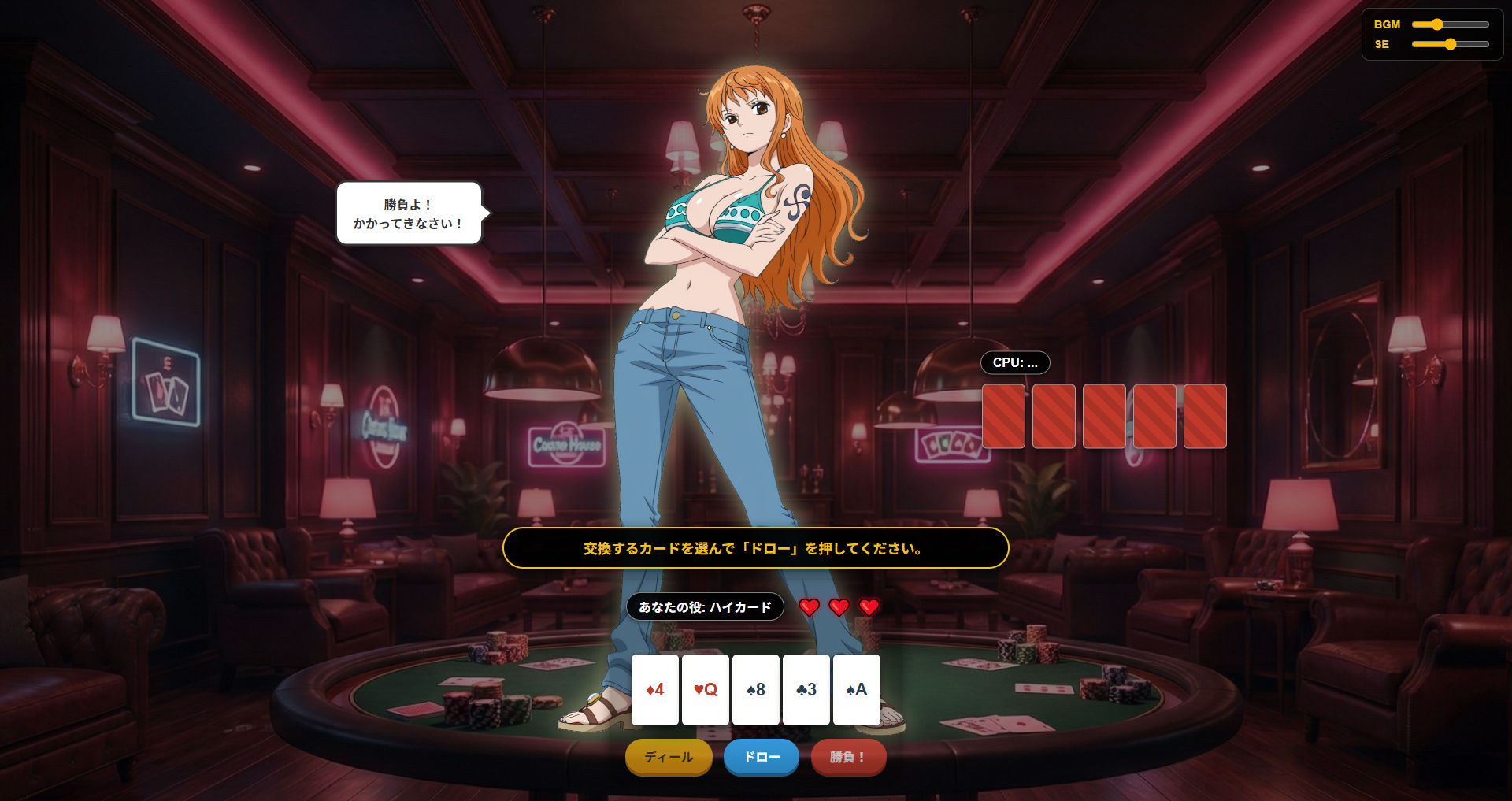The width and height of the screenshot is (1512, 801).
Task: Click Nami's speech bubble
Action: click(409, 213)
